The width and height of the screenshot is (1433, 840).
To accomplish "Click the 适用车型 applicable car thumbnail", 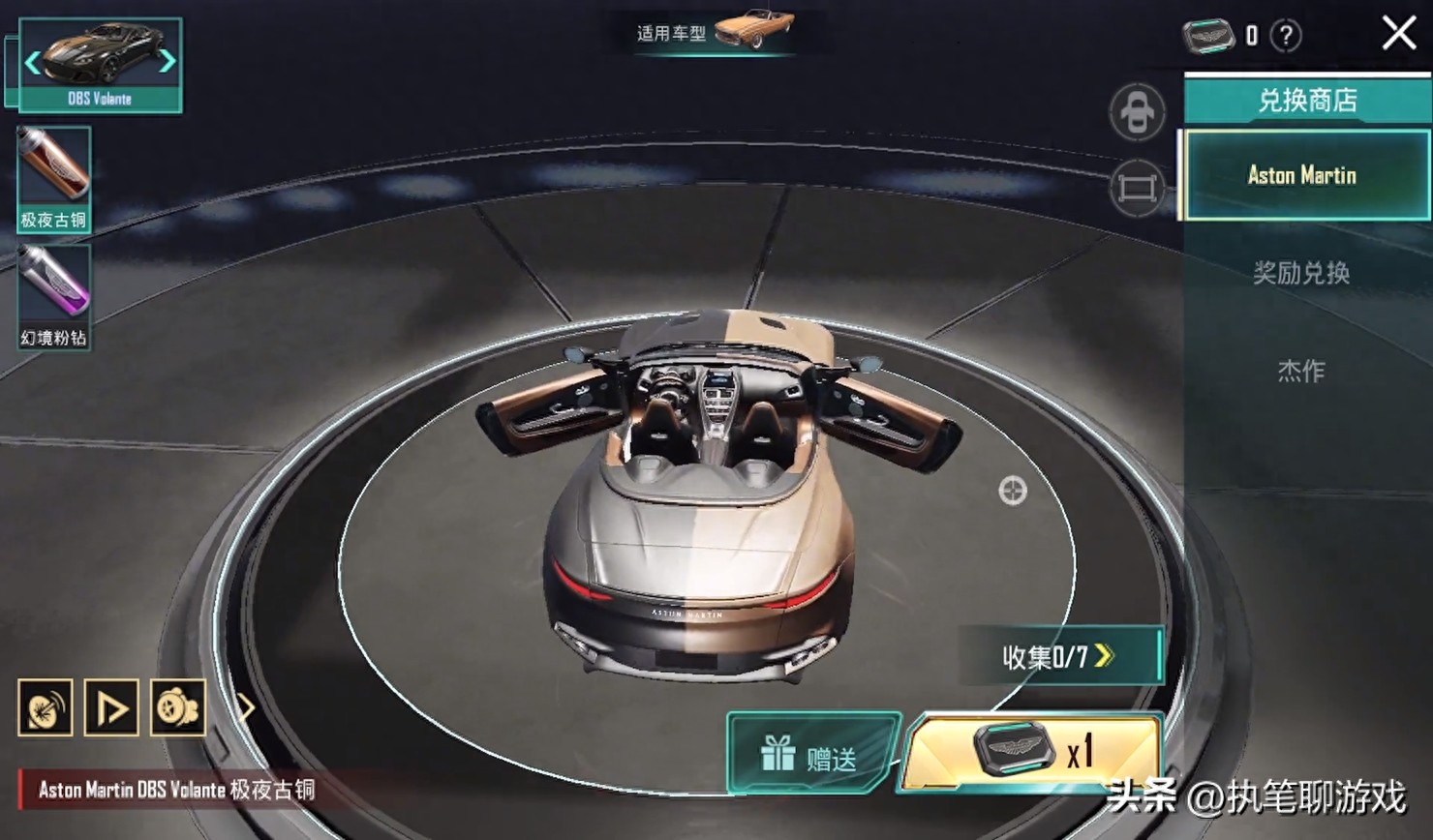I will [x=753, y=29].
